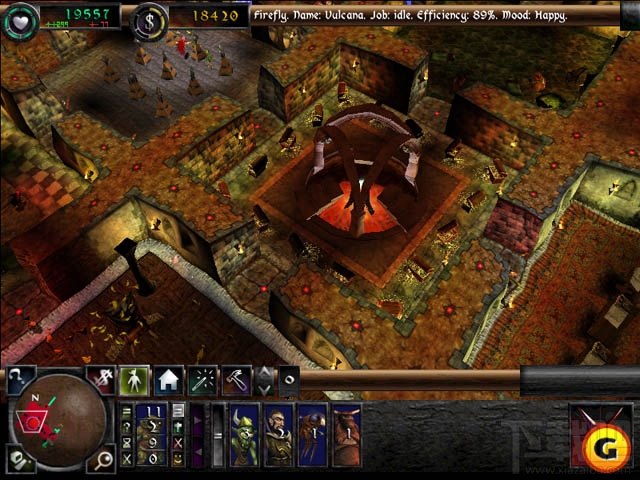The height and width of the screenshot is (480, 640).
Task: Click the small oval button beside tabs
Action: point(289,380)
